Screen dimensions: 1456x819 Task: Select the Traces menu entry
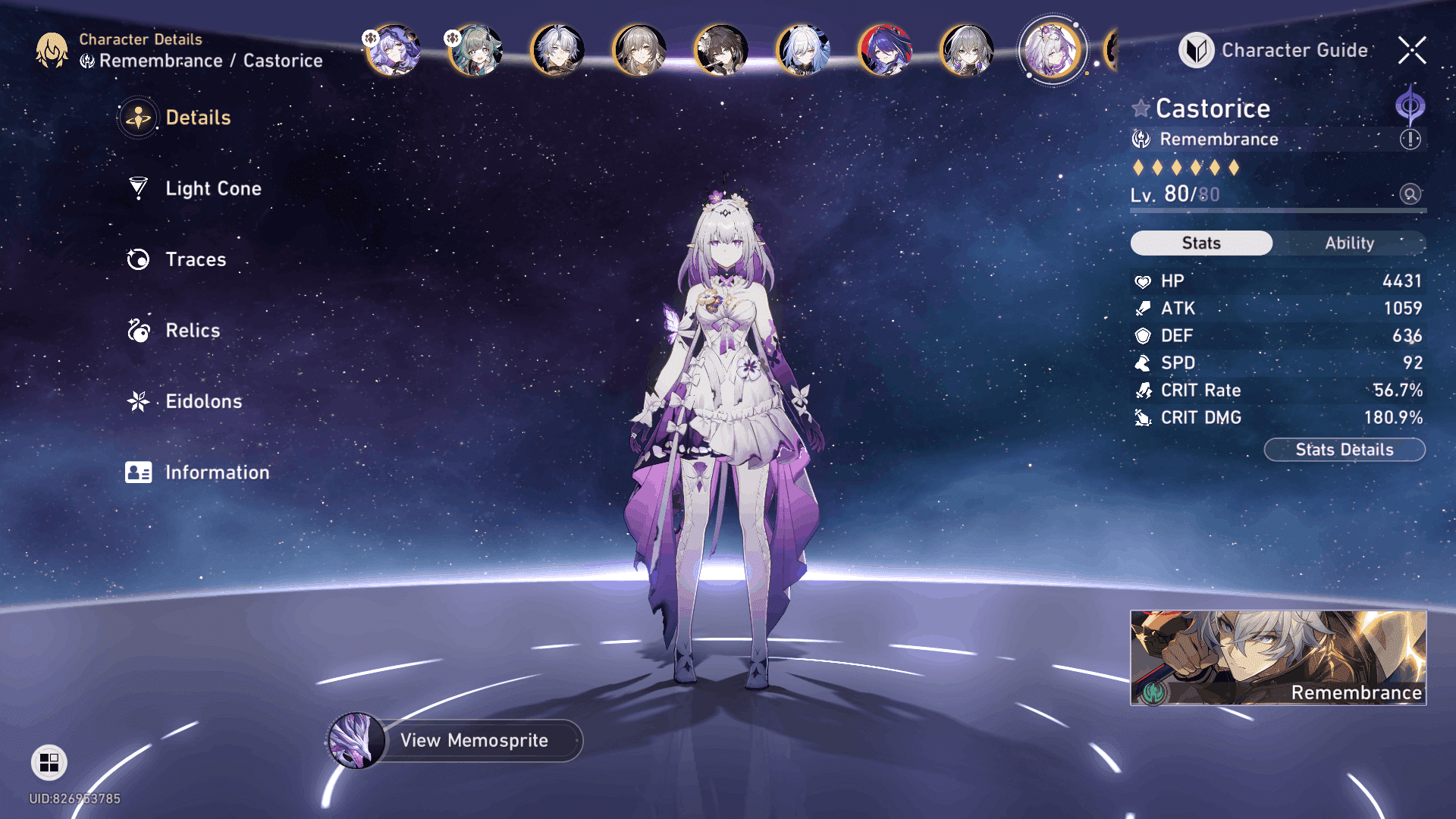(x=195, y=259)
